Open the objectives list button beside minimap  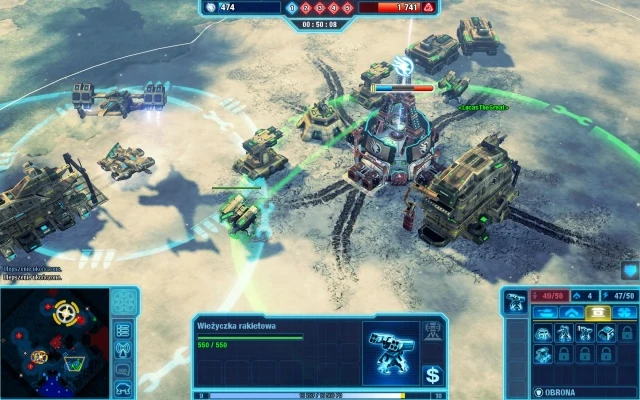[124, 329]
